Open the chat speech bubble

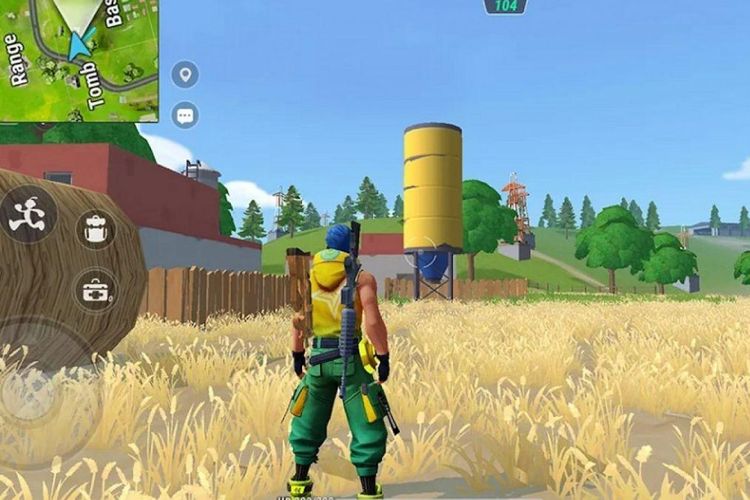tap(185, 115)
